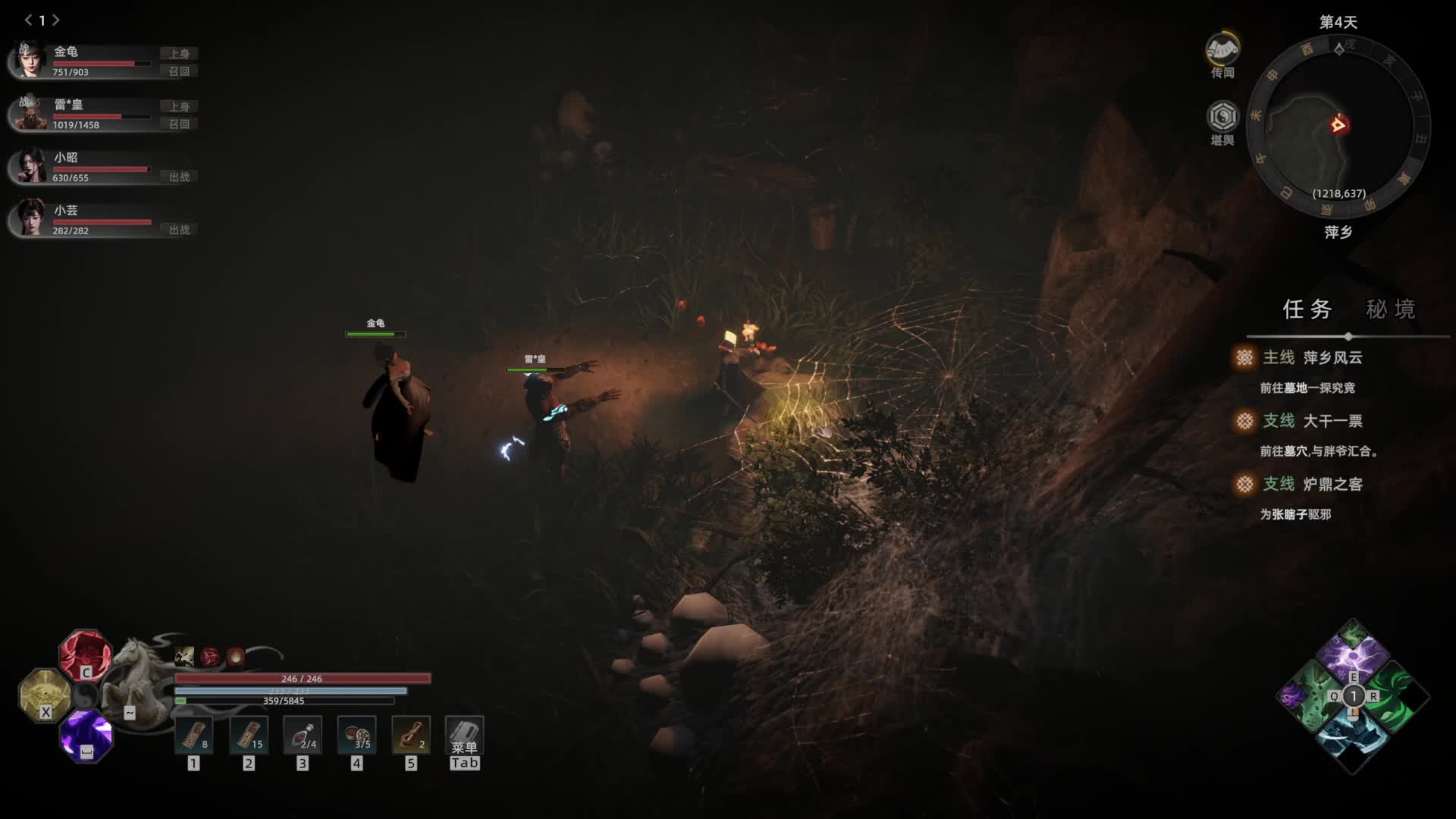Use the potion bottle with 2/4 charges

coord(303,735)
